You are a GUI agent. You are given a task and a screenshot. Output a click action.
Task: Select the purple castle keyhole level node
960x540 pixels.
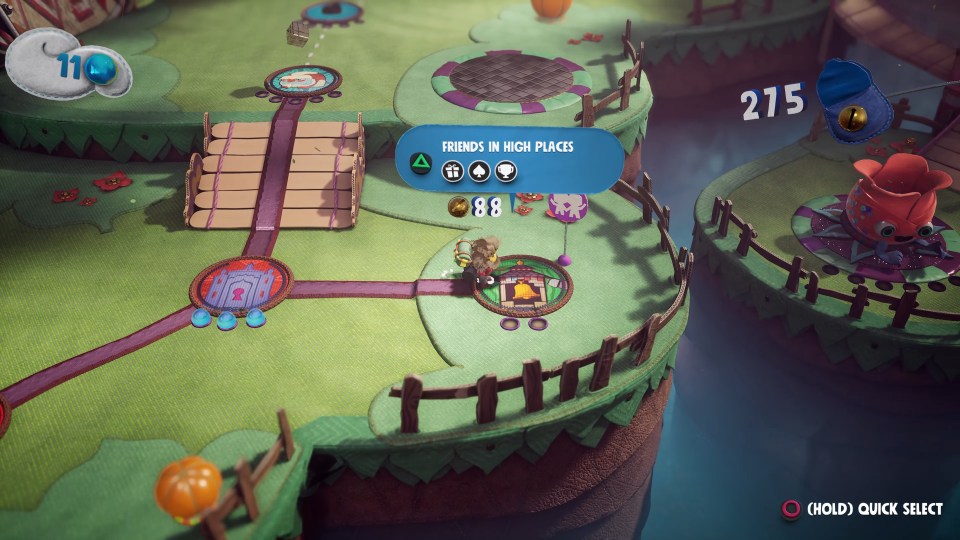tap(240, 284)
